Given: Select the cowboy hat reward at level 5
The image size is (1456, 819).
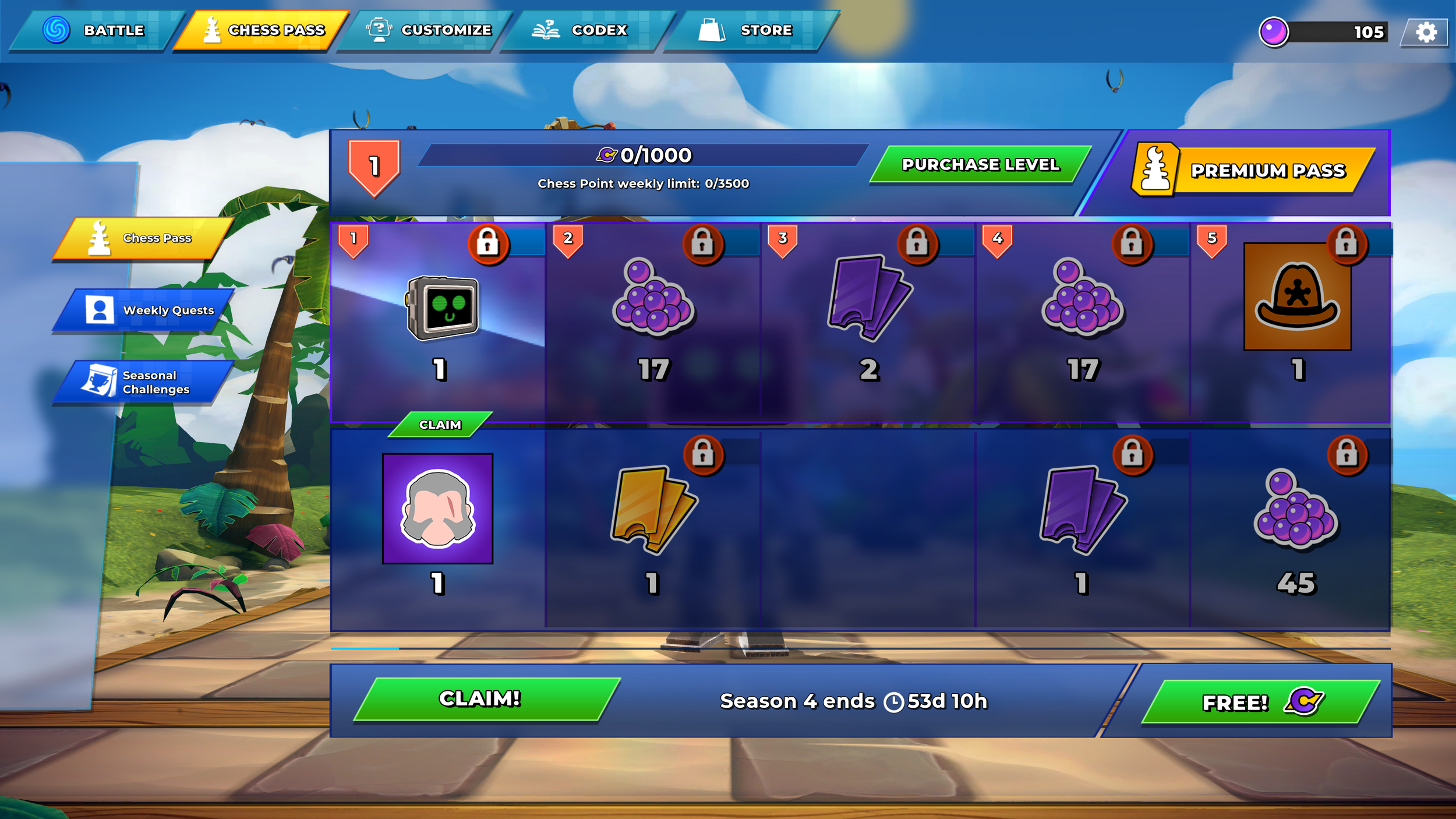Looking at the screenshot, I should [1297, 297].
